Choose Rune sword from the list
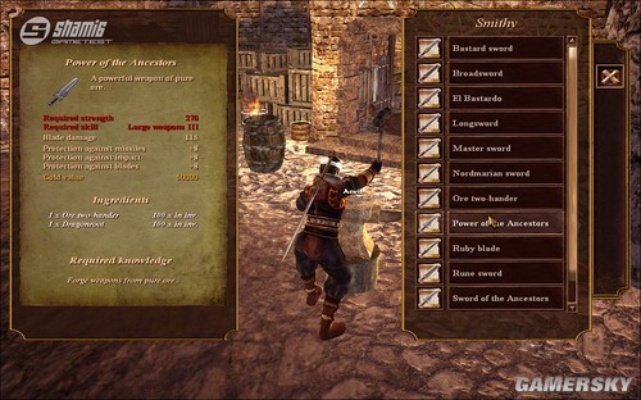The height and width of the screenshot is (400, 641). click(504, 273)
